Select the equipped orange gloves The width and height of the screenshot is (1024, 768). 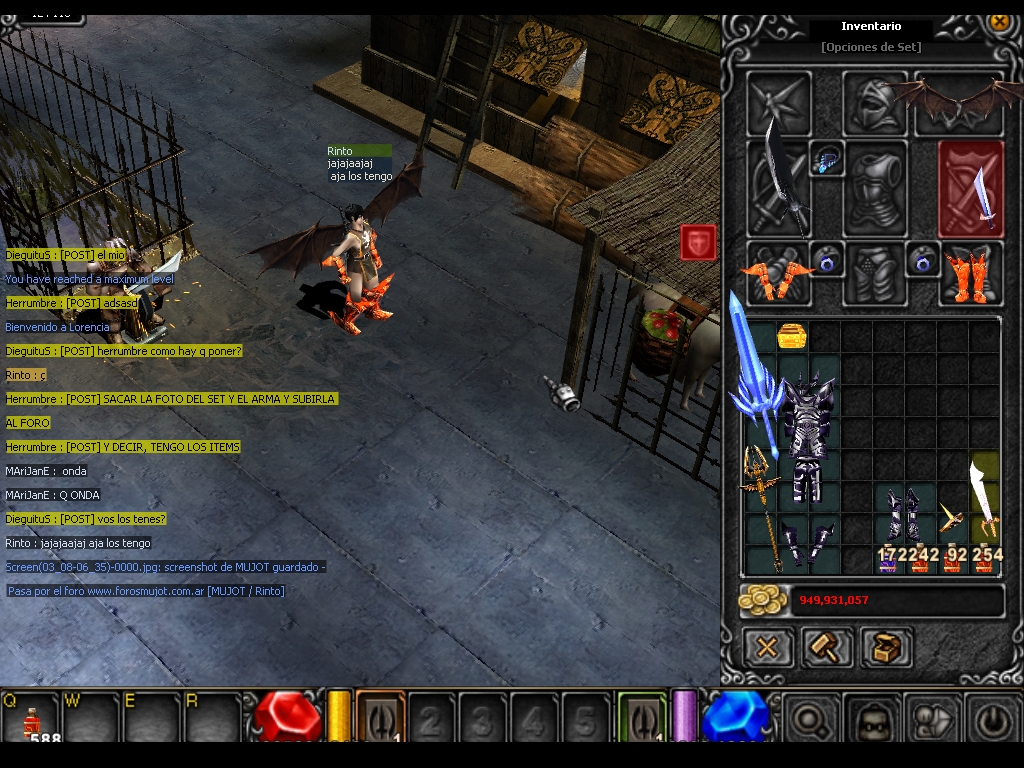(x=777, y=274)
